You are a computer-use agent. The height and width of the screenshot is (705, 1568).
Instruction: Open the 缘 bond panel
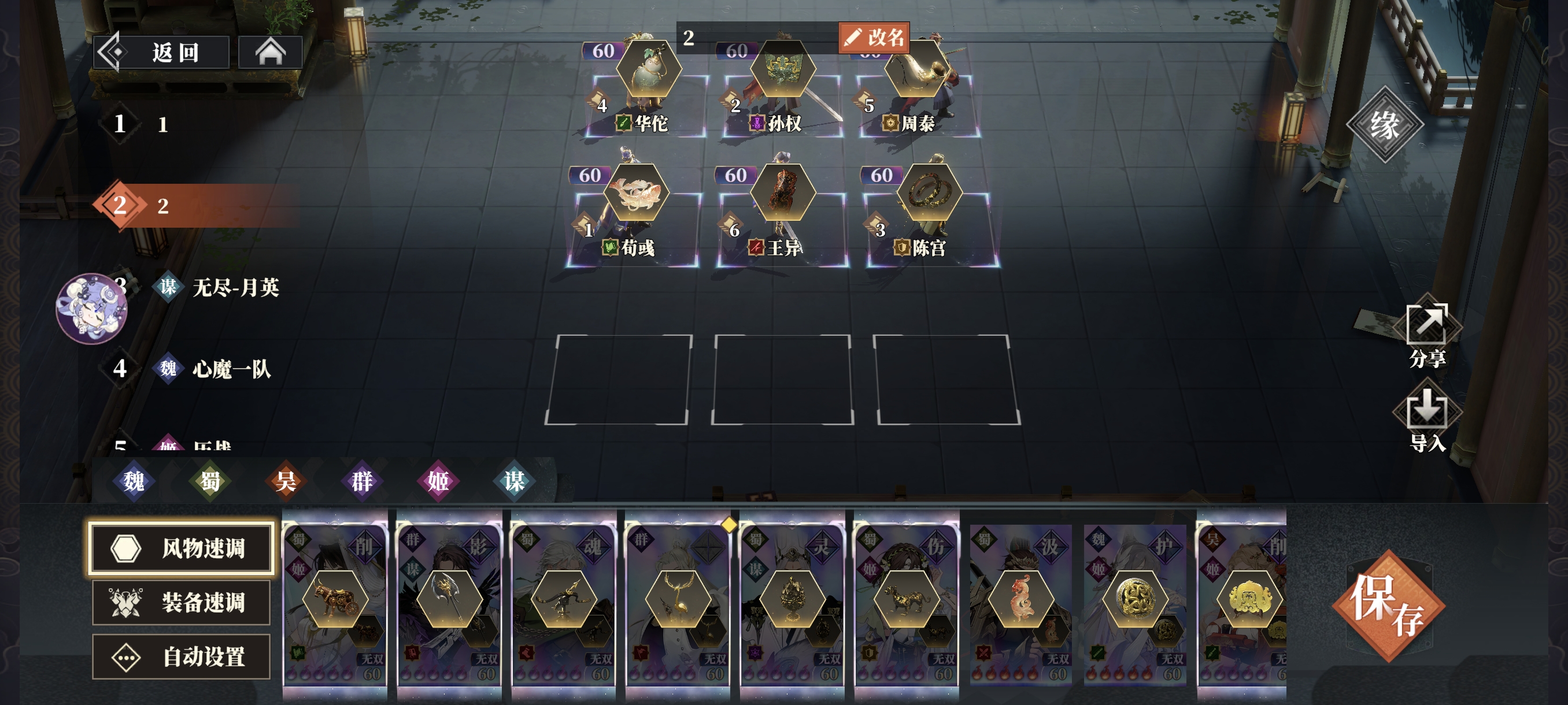pos(1384,125)
